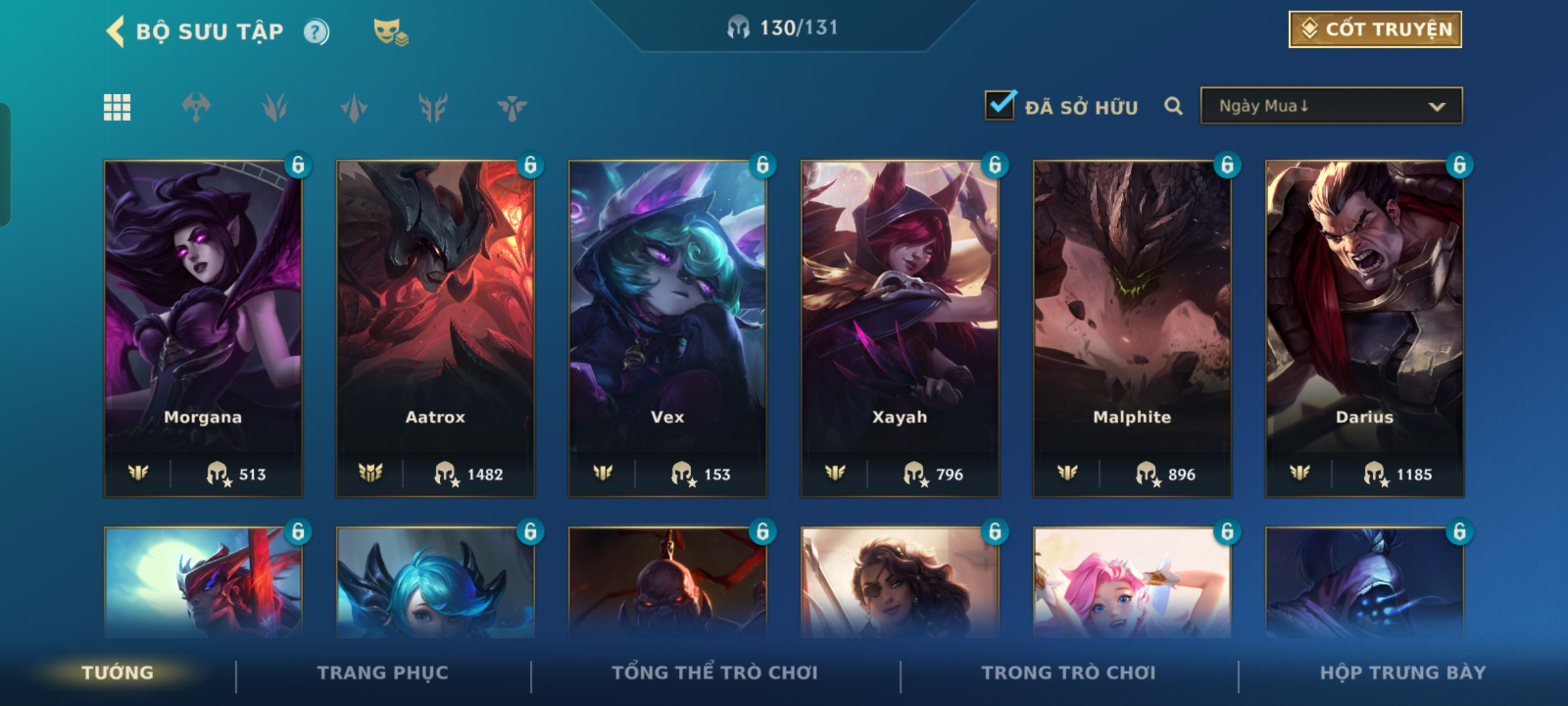The image size is (1568, 706).
Task: Go back from Bộ Sưu Tập
Action: click(x=116, y=32)
